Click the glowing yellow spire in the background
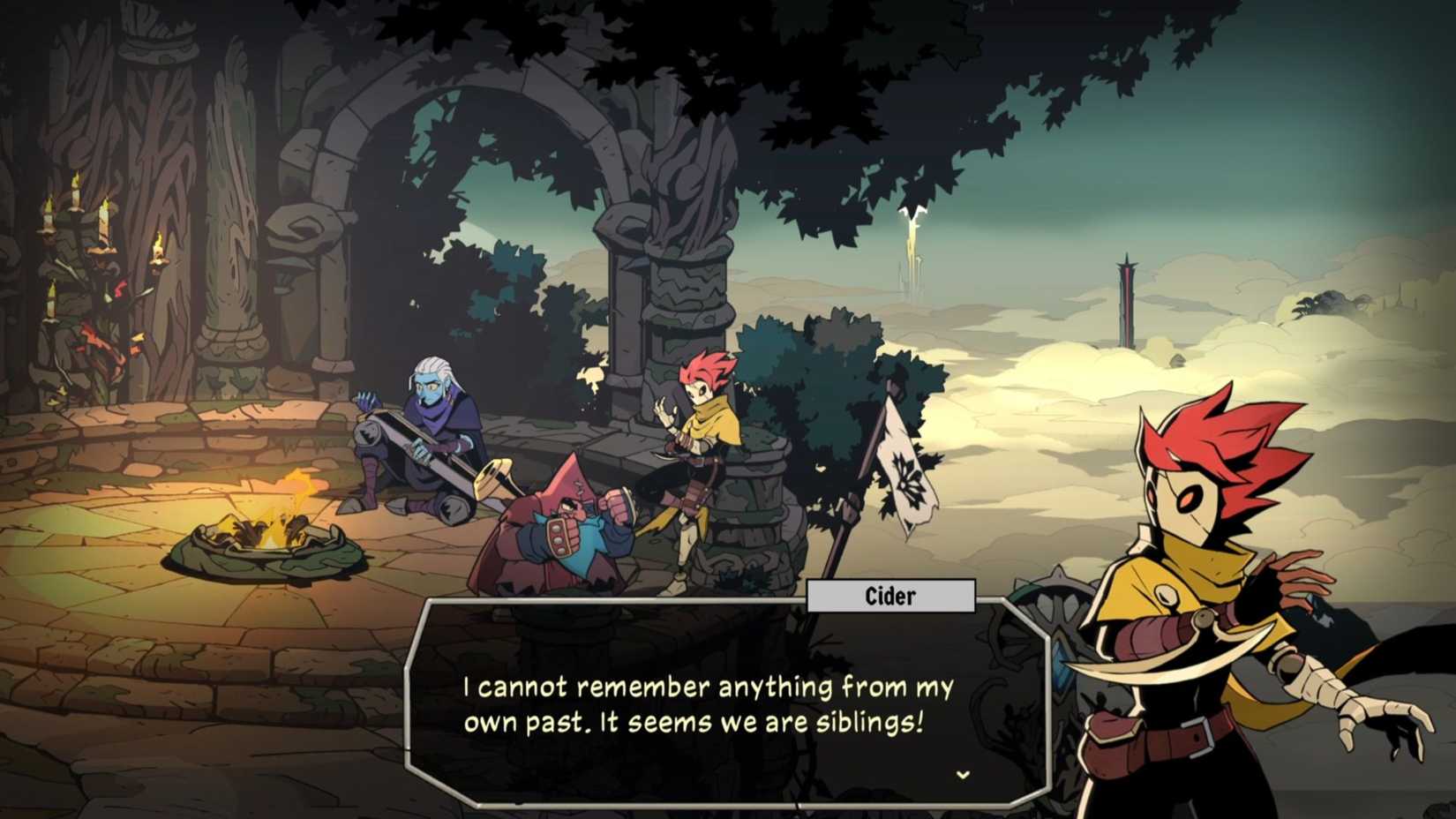Viewport: 1456px width, 819px height. click(x=909, y=238)
